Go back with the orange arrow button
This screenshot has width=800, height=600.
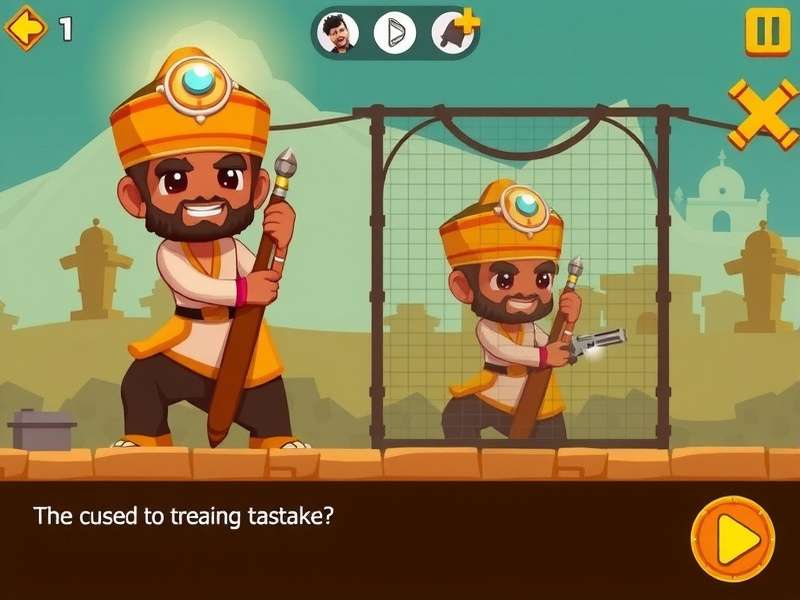click(26, 28)
